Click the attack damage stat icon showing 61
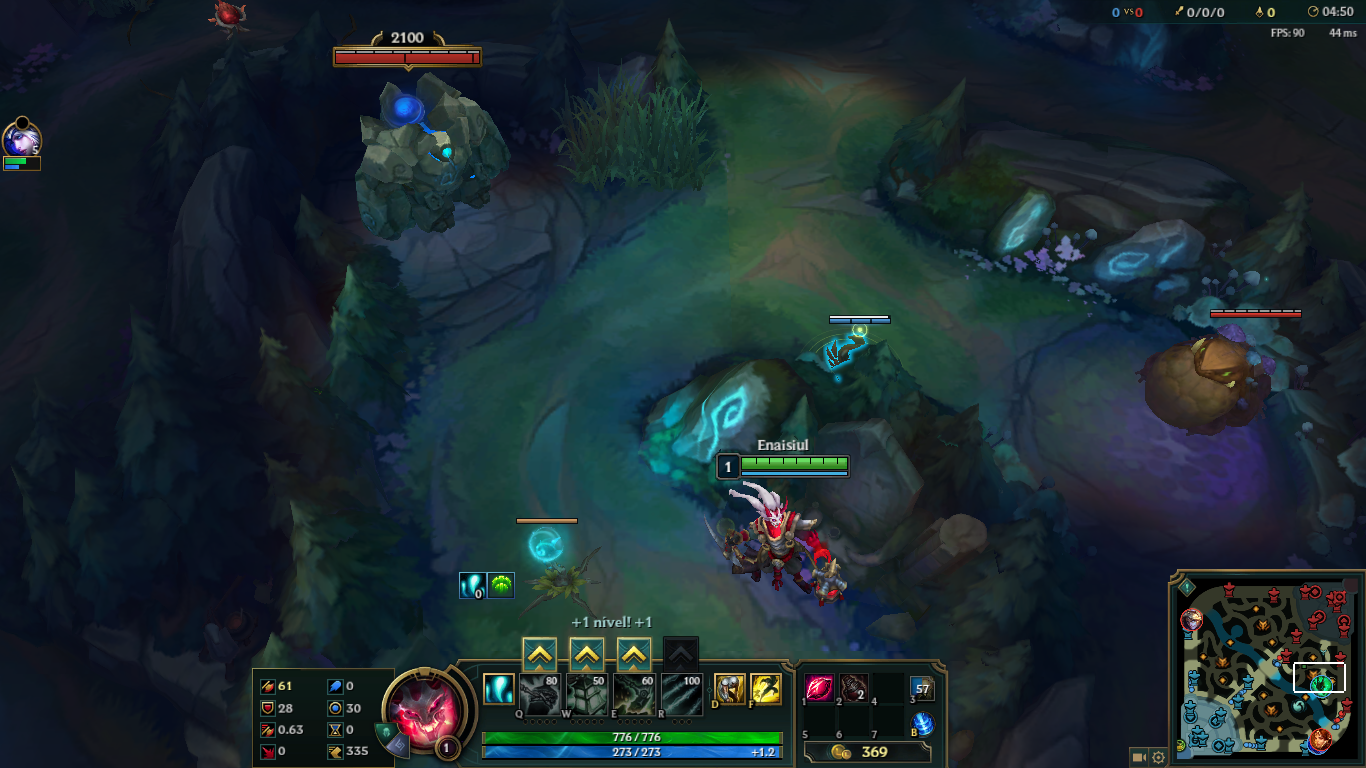This screenshot has height=768, width=1366. [x=266, y=686]
